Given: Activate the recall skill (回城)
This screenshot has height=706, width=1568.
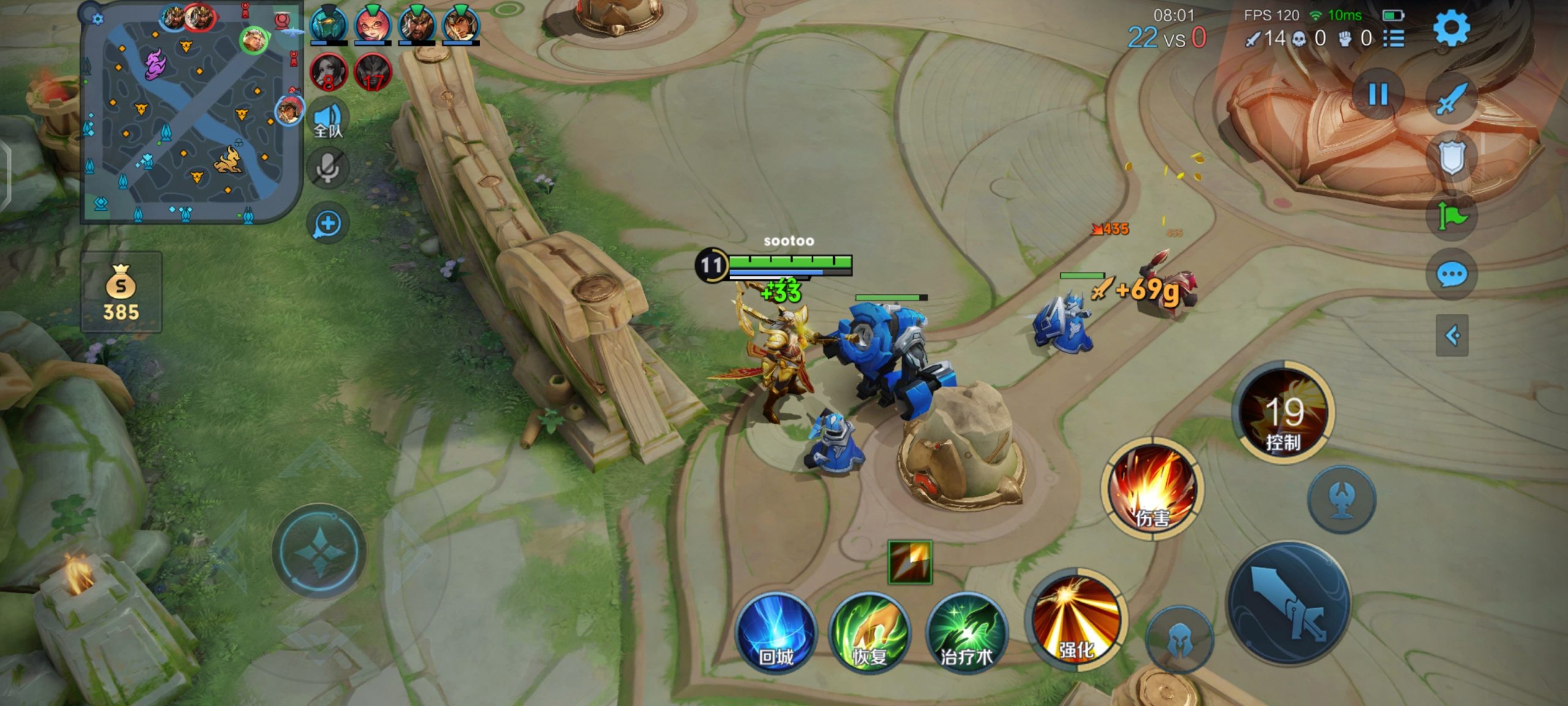Looking at the screenshot, I should pyautogui.click(x=776, y=634).
